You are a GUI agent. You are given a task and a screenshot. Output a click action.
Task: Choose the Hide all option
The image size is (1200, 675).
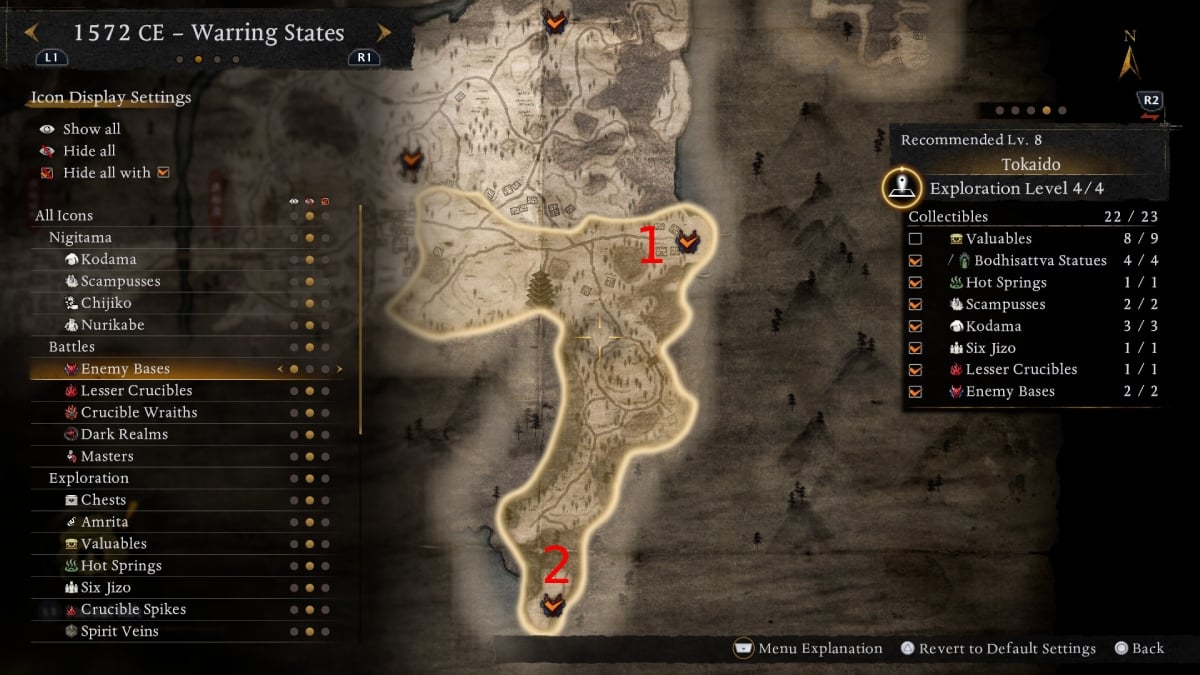[x=89, y=151]
